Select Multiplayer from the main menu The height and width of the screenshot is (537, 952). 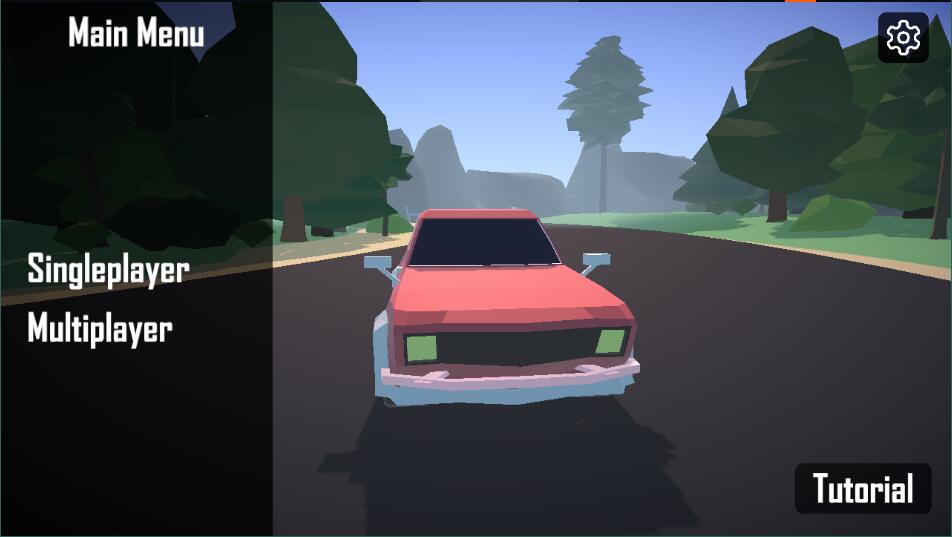point(100,329)
